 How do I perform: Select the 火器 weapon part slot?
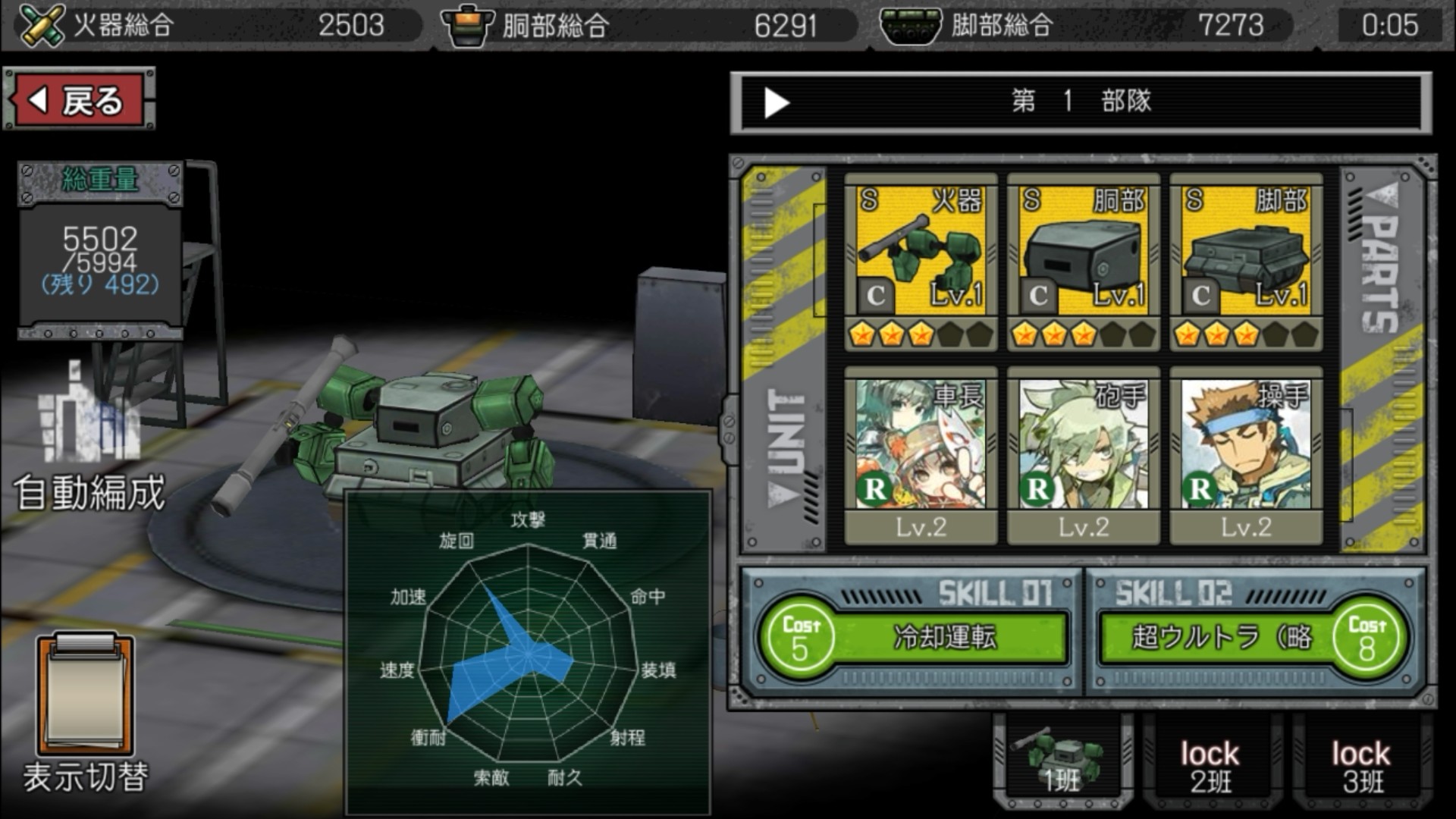pyautogui.click(x=921, y=262)
